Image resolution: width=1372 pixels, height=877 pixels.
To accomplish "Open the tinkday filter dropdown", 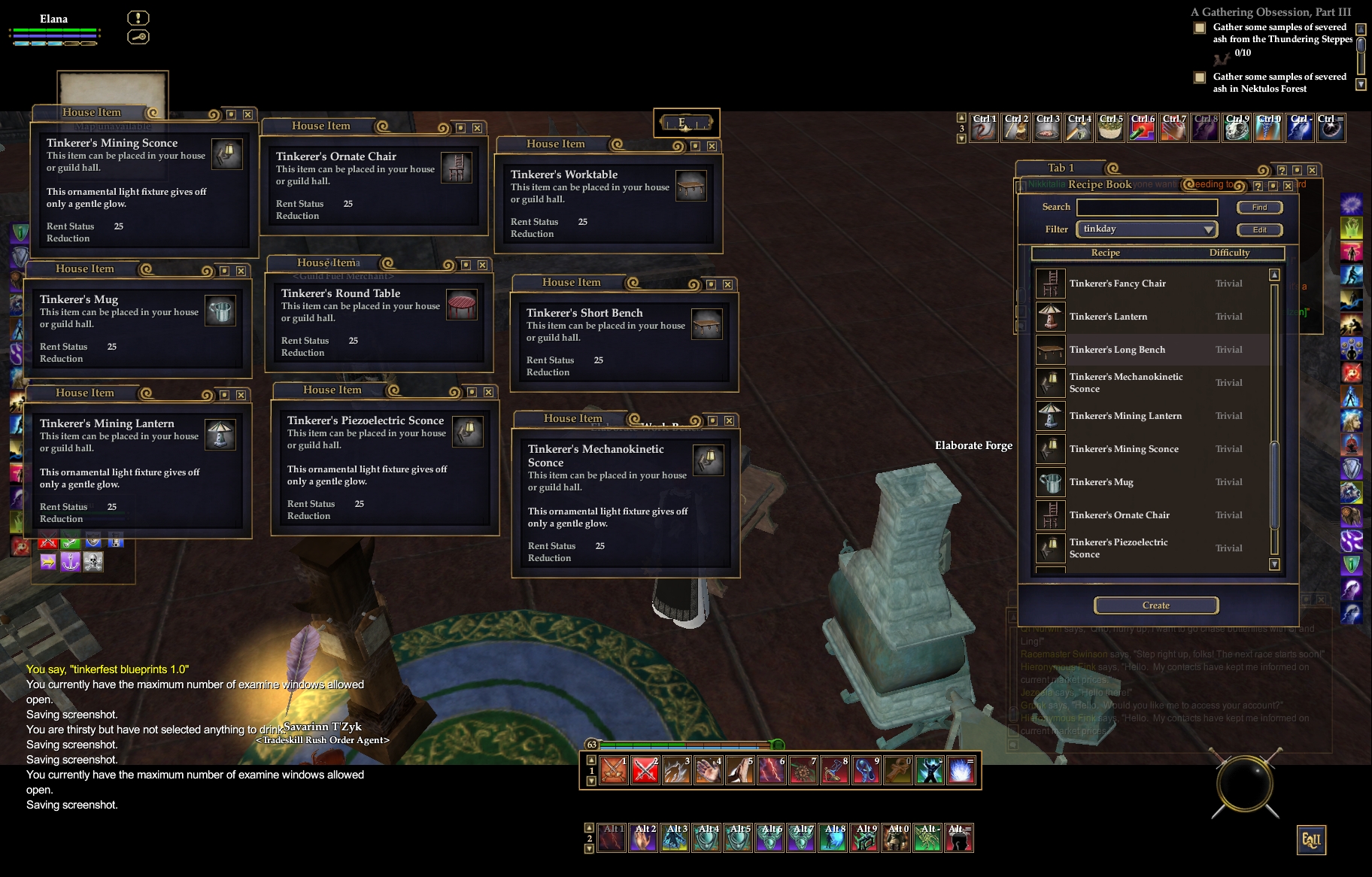I will click(1147, 229).
